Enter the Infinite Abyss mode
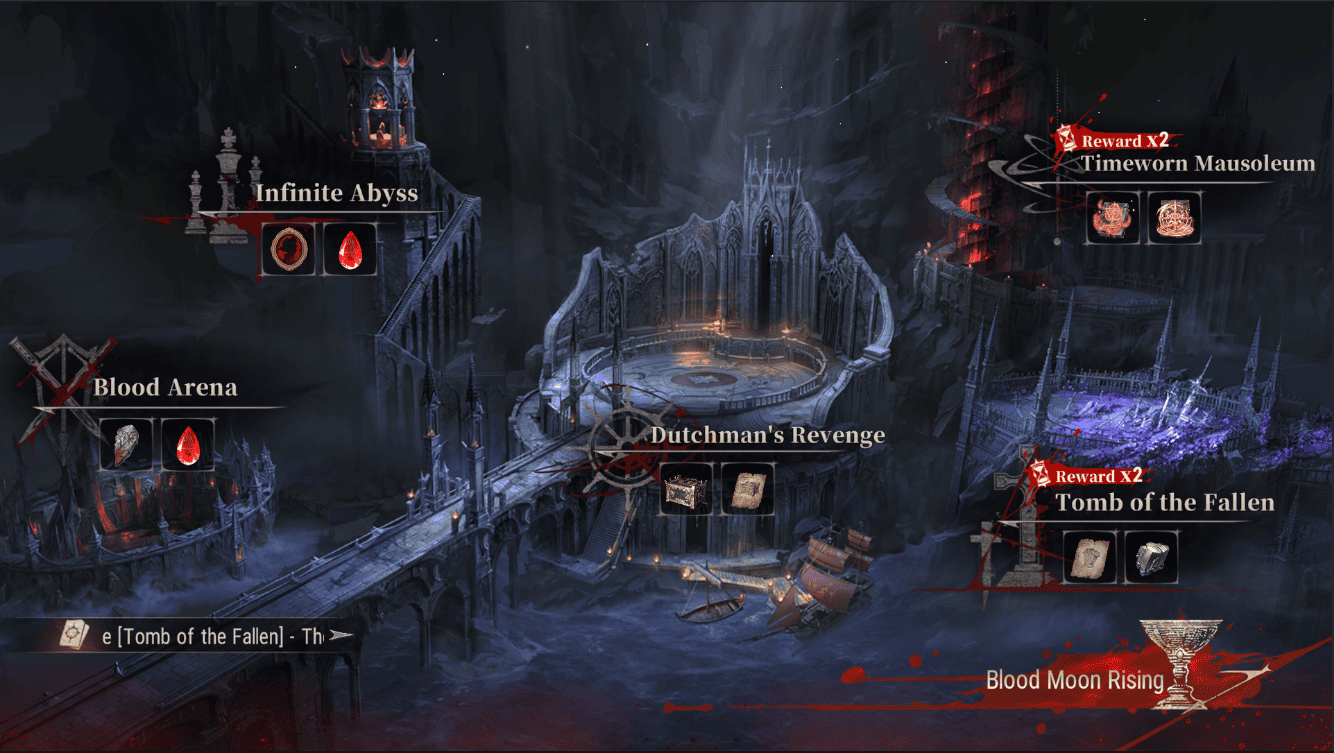Screen dimensions: 1334x753 click(336, 193)
